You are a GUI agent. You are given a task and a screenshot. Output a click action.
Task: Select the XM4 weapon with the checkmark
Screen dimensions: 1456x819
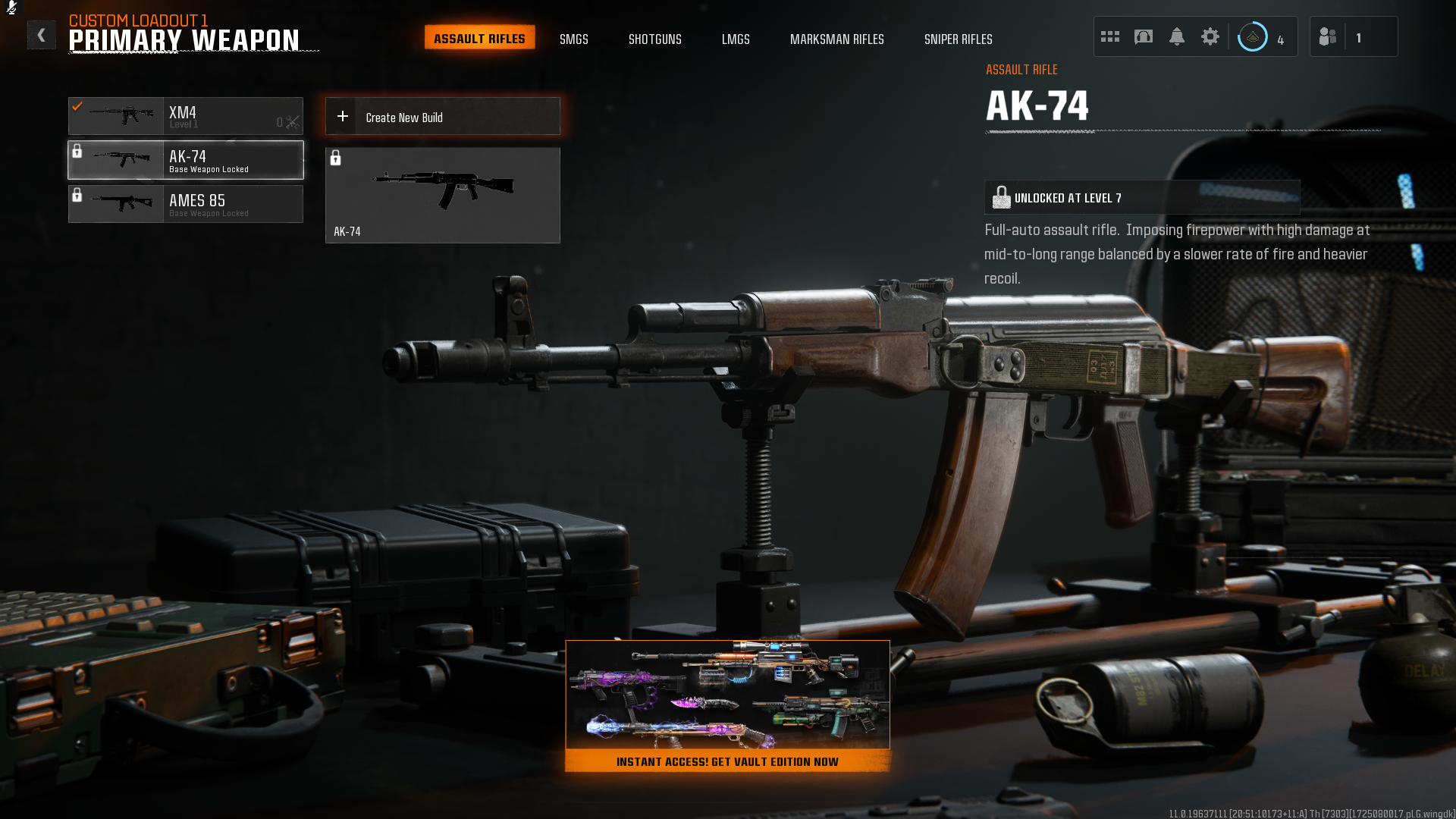click(x=186, y=116)
